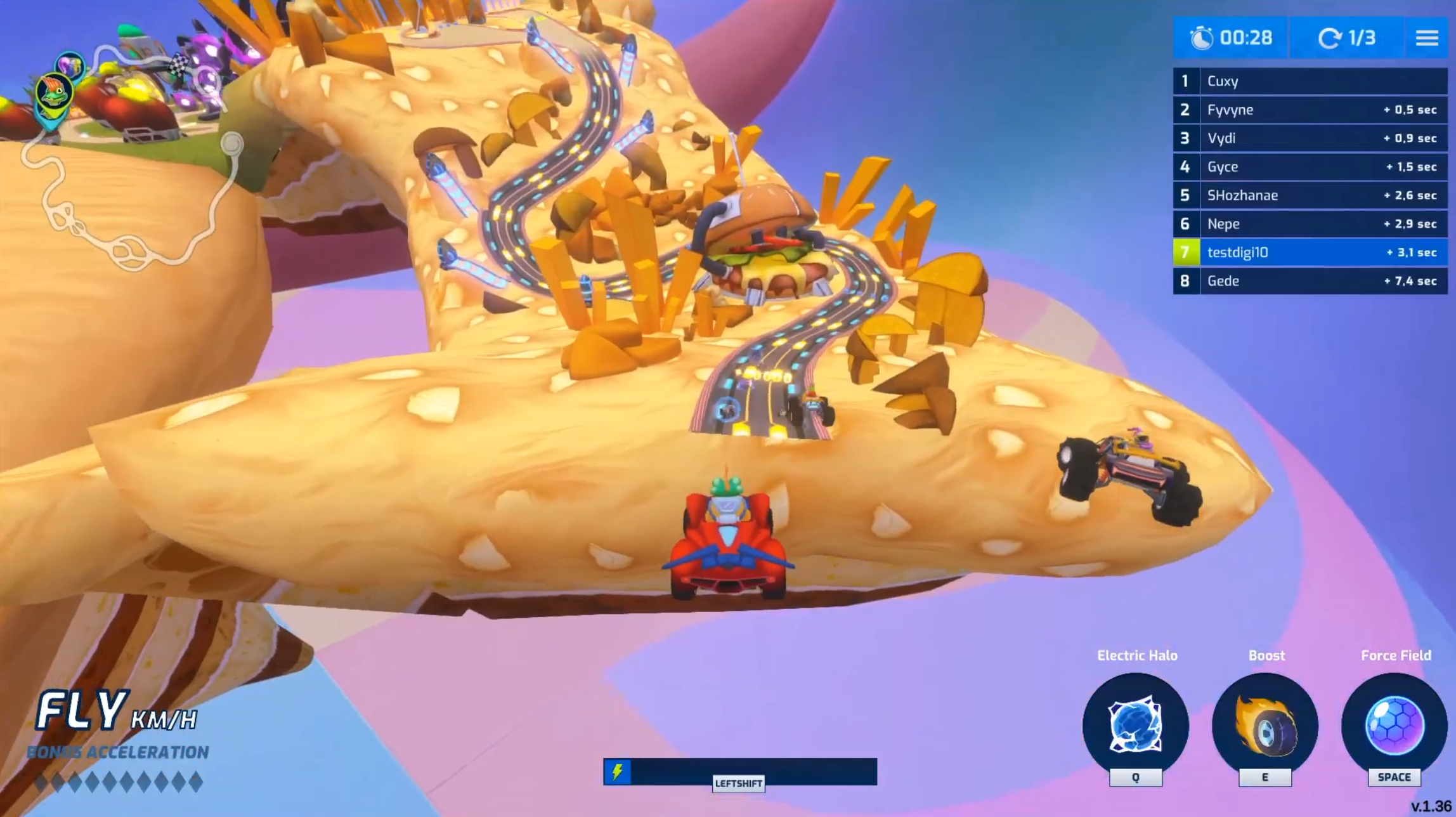1456x817 pixels.
Task: Select Nepe's leaderboard entry
Action: (1310, 224)
